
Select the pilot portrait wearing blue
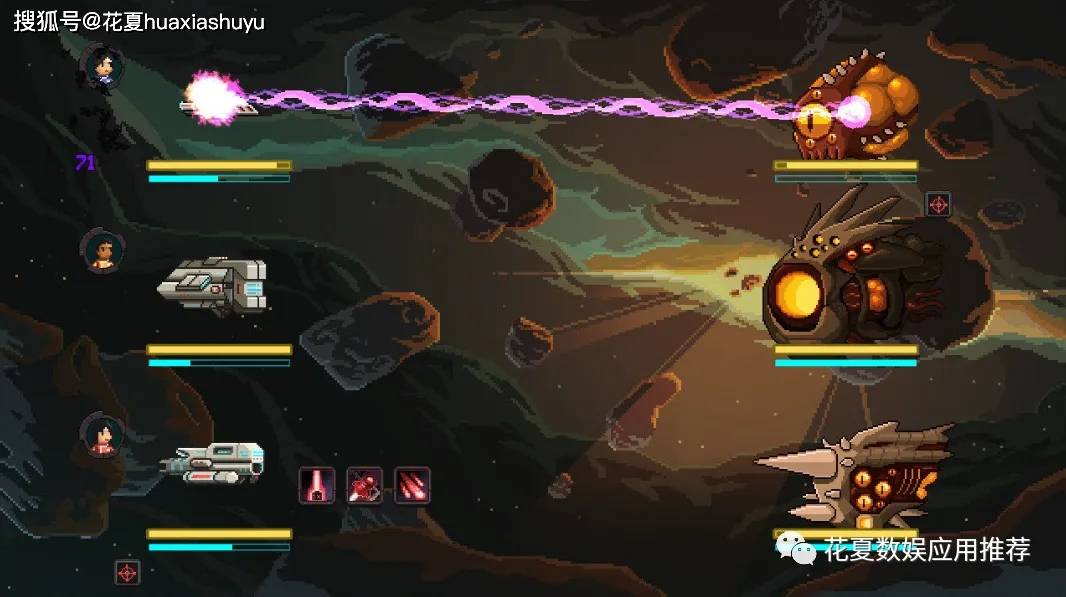click(103, 67)
